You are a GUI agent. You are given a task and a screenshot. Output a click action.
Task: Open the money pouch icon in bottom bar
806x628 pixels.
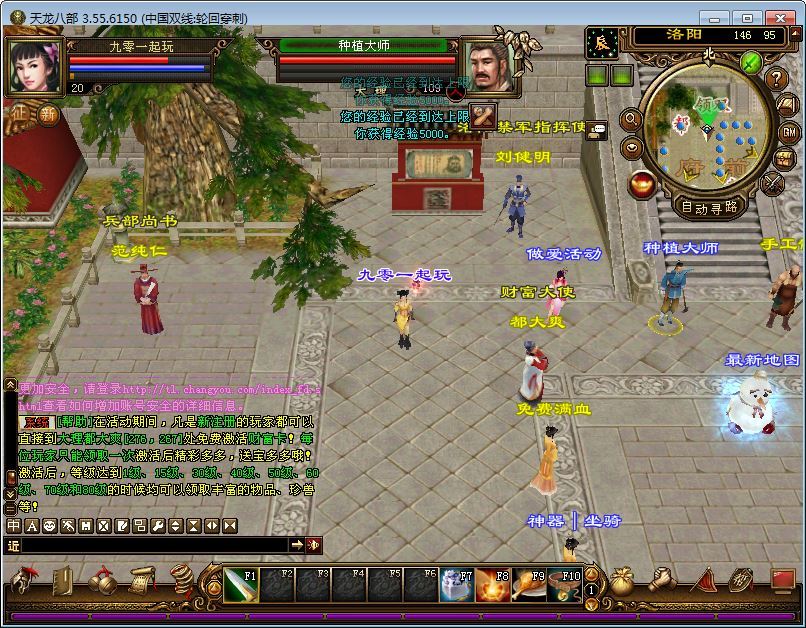click(x=622, y=580)
